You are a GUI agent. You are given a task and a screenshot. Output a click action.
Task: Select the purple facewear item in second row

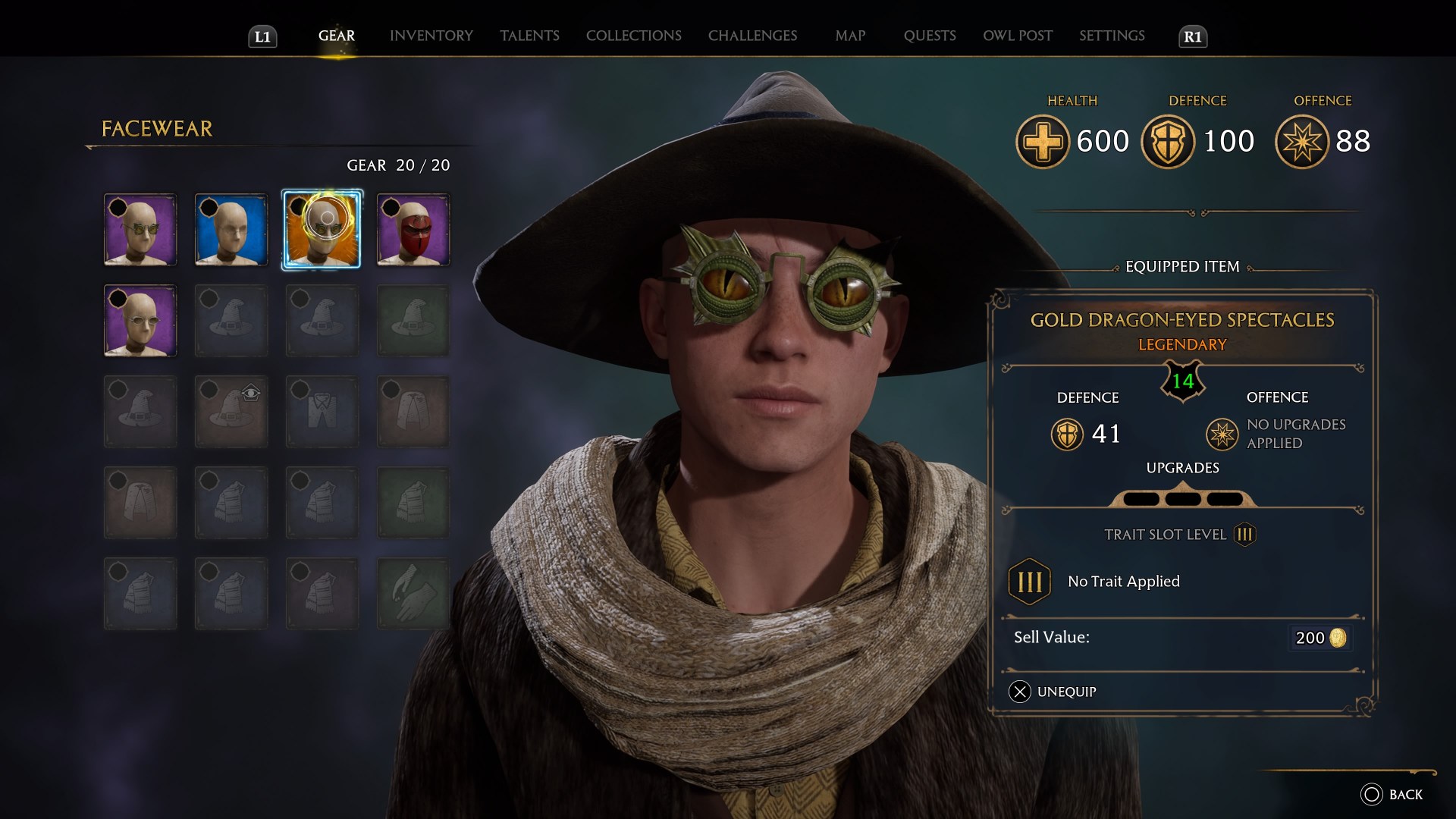coord(140,320)
